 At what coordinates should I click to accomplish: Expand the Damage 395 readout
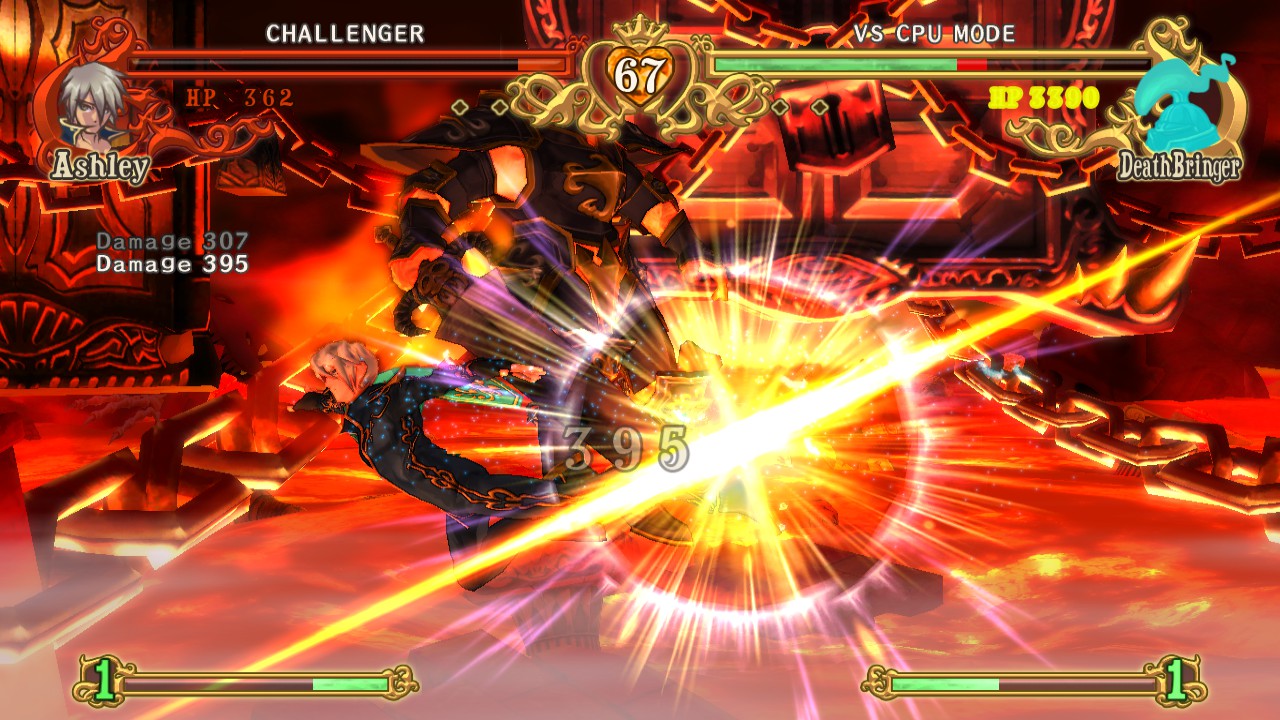171,265
